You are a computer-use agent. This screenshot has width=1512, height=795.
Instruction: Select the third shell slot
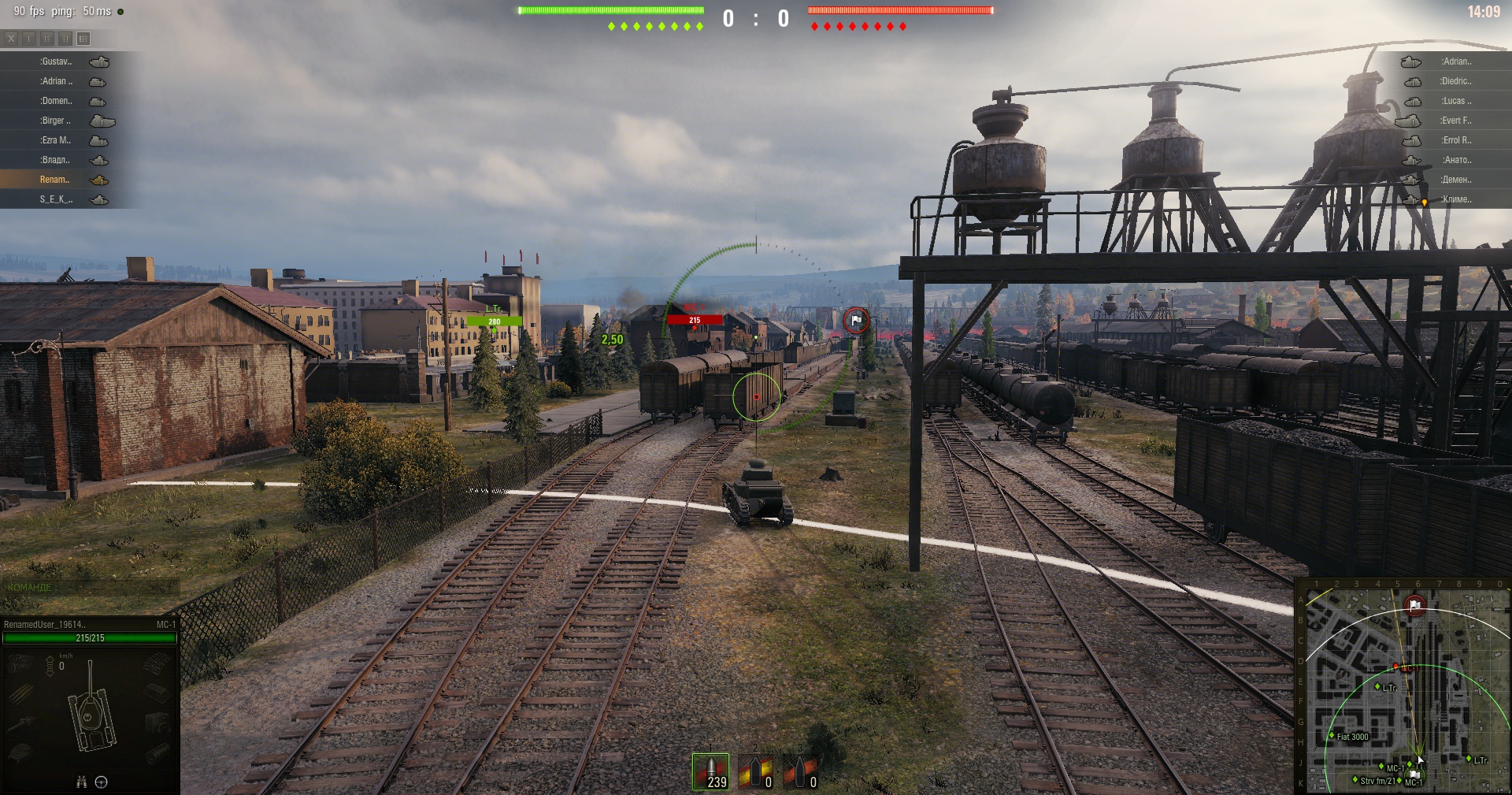coord(800,771)
